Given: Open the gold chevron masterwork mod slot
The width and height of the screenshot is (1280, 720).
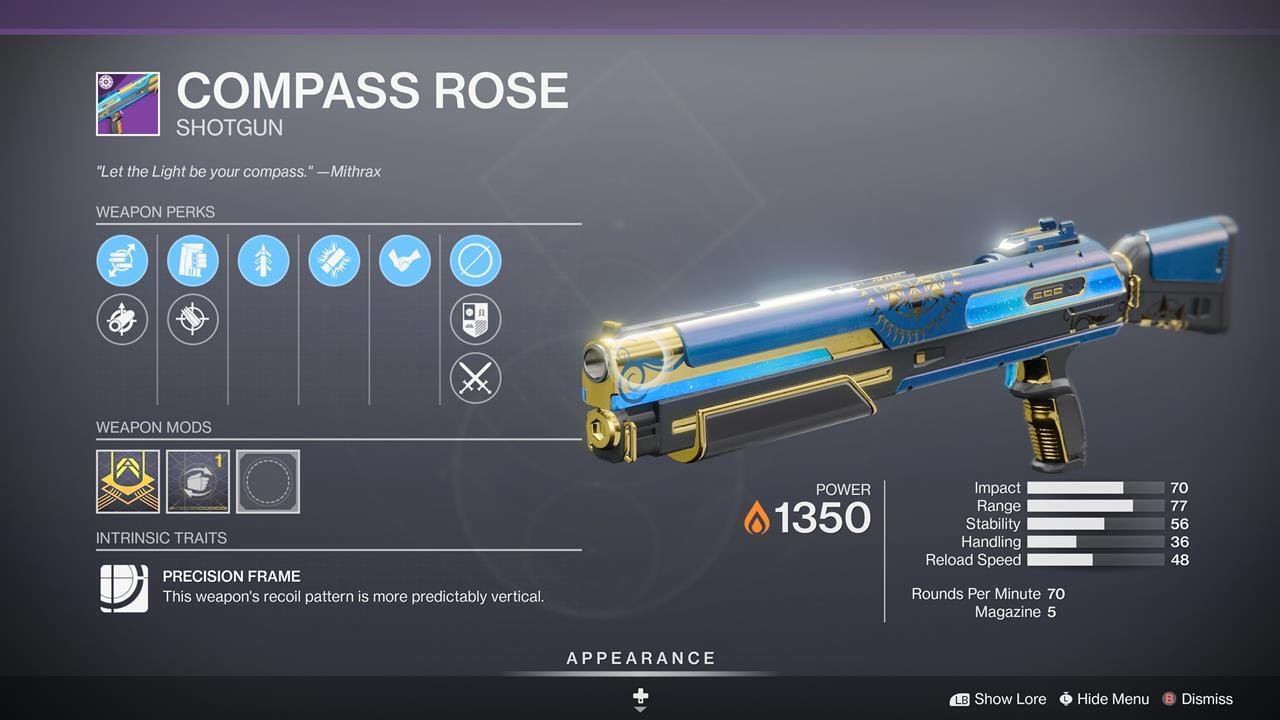Looking at the screenshot, I should coord(128,481).
